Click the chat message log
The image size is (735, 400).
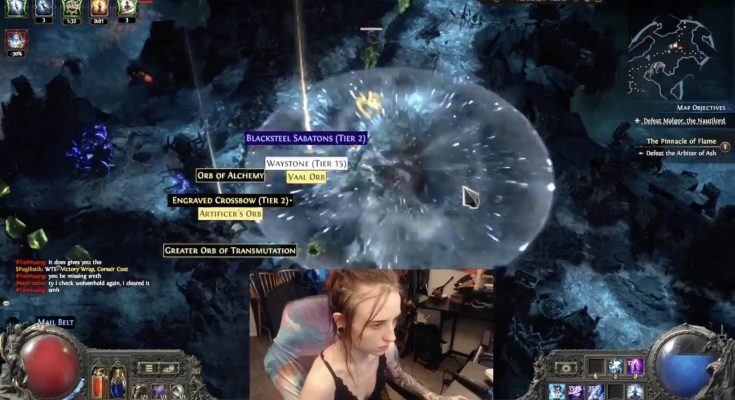coord(70,277)
